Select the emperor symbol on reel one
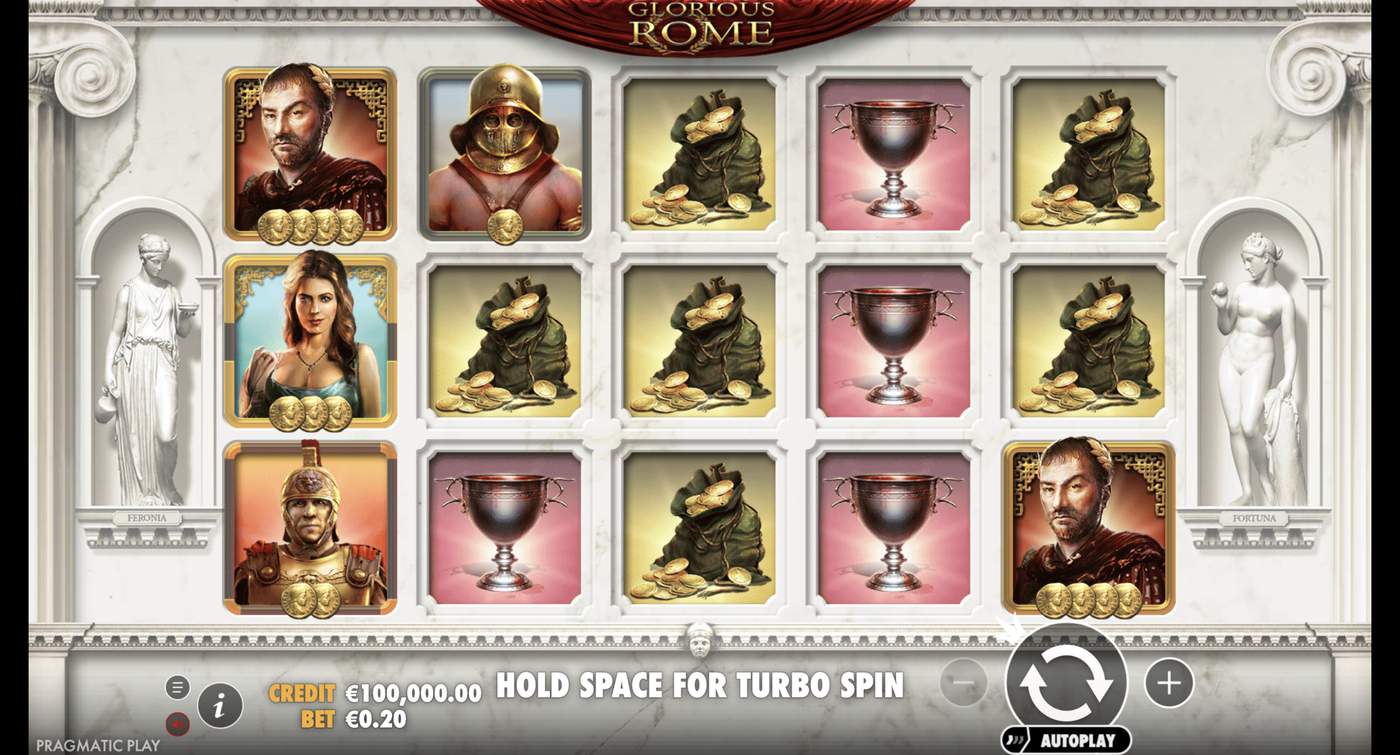The width and height of the screenshot is (1400, 755). point(310,150)
